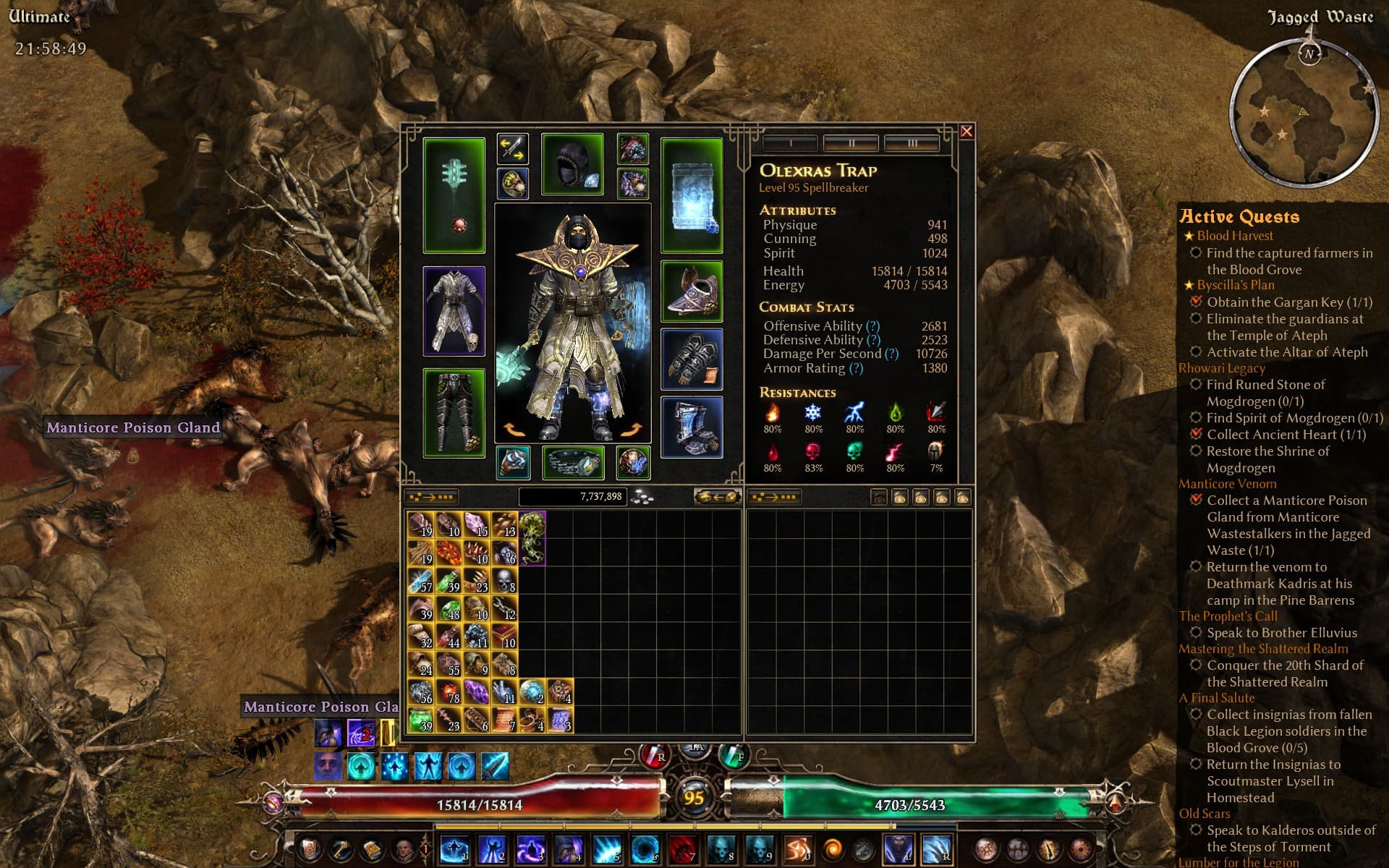
Task: Select the equipped leg armor slot
Action: click(x=454, y=413)
